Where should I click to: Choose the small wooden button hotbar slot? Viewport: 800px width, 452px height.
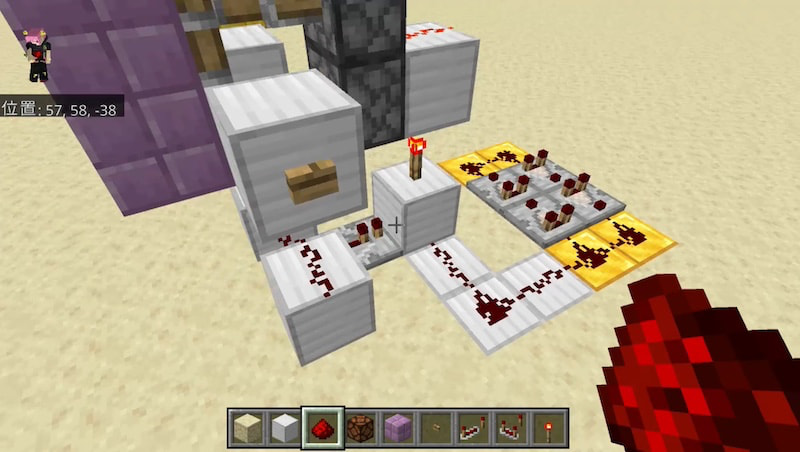point(436,428)
